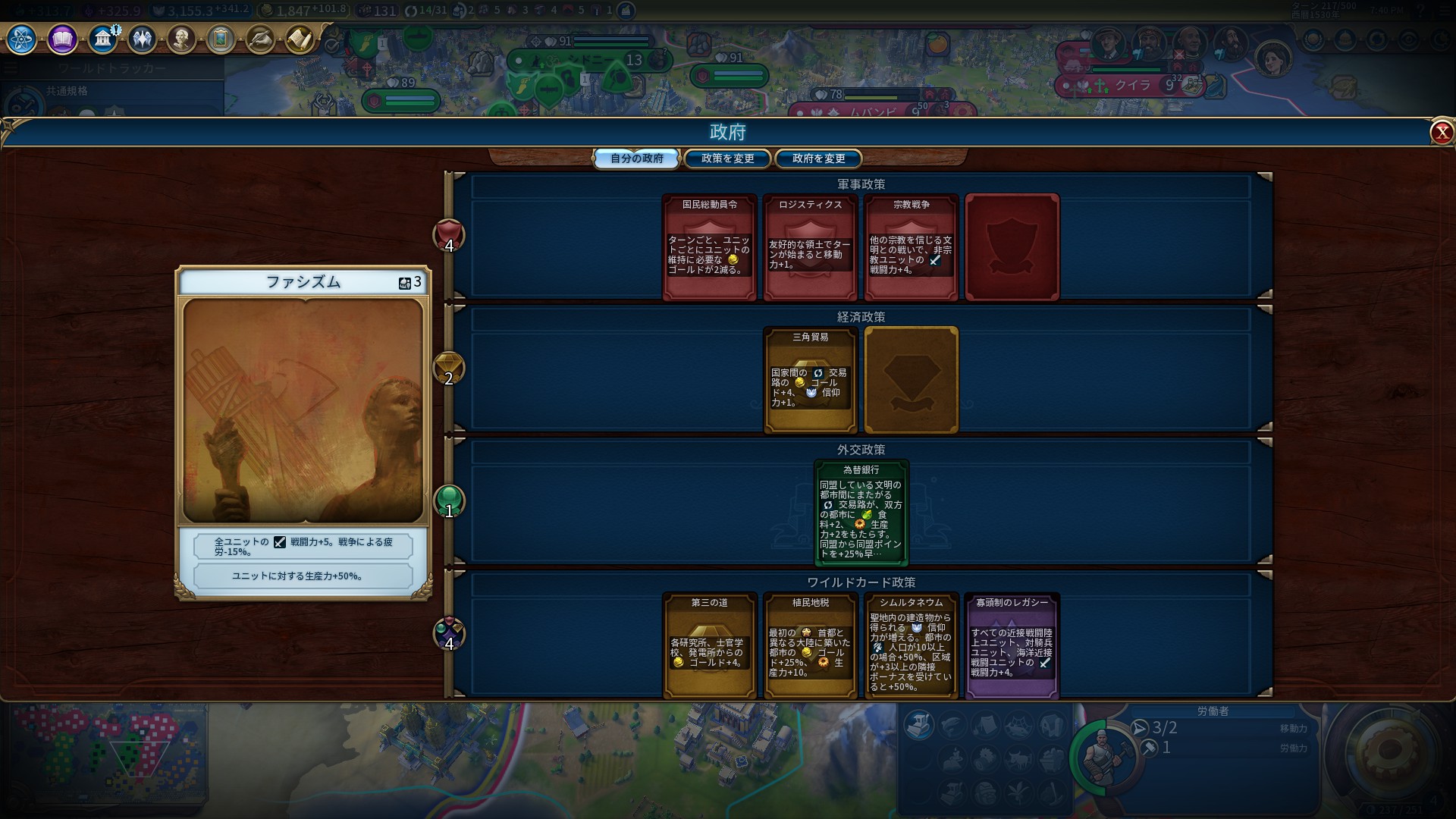Open the 政策を変更 tab
The height and width of the screenshot is (819, 1456).
[727, 158]
